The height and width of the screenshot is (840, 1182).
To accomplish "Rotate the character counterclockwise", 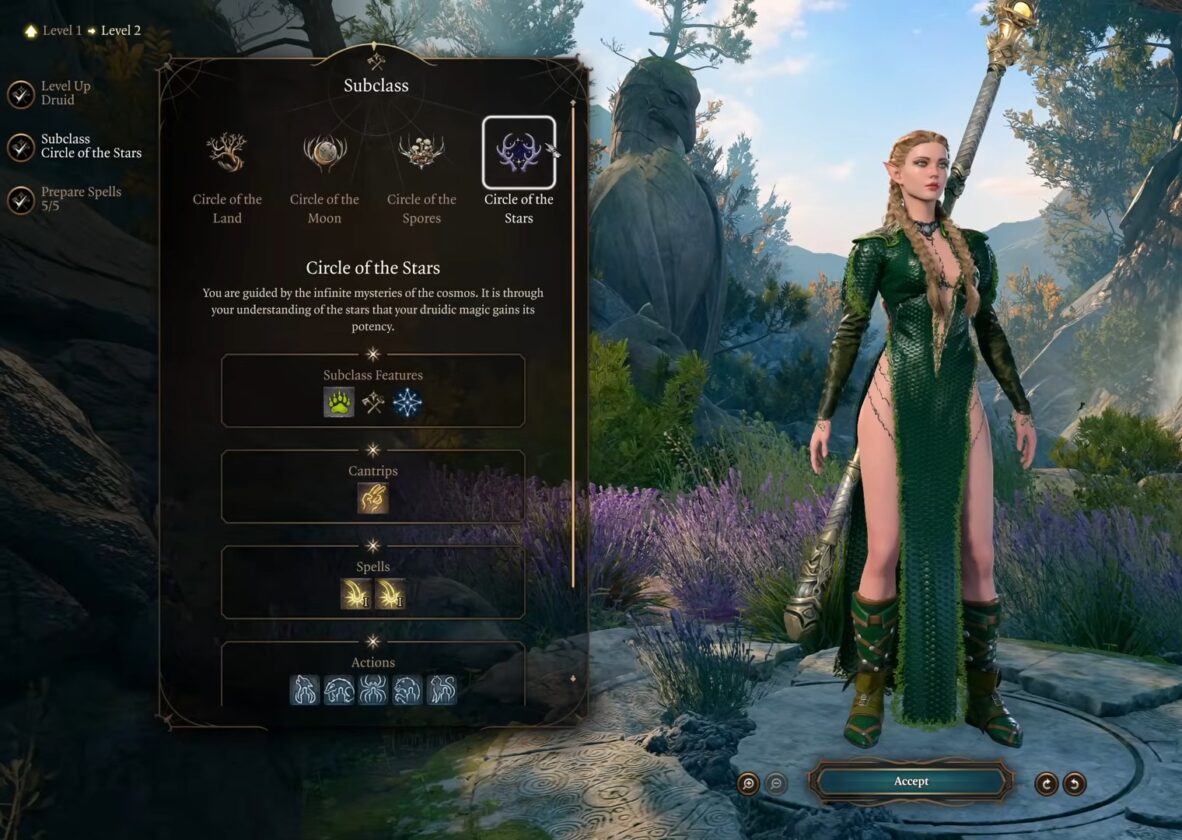I will tap(1075, 783).
